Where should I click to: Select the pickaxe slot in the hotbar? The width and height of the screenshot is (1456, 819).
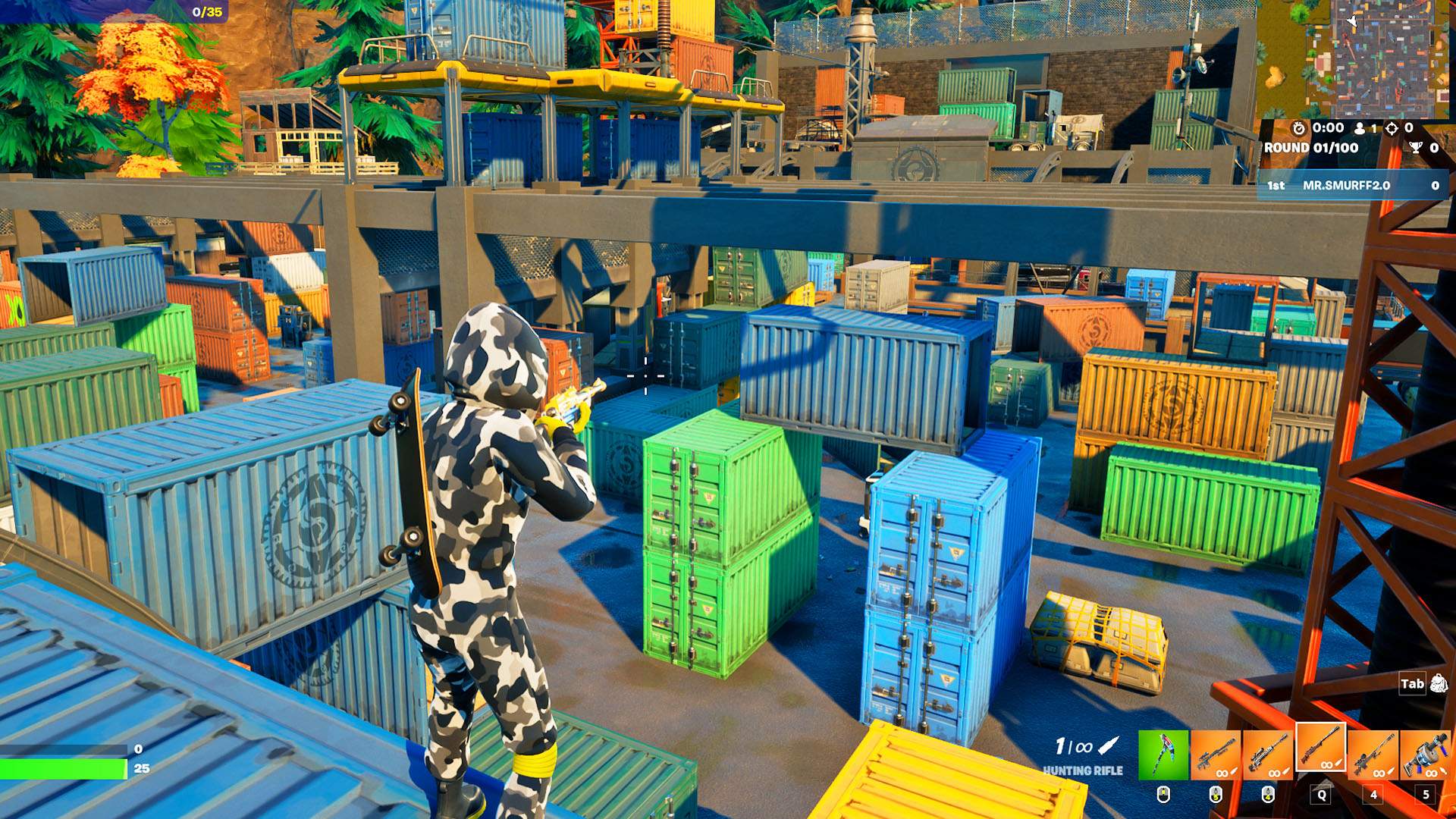pyautogui.click(x=1163, y=754)
